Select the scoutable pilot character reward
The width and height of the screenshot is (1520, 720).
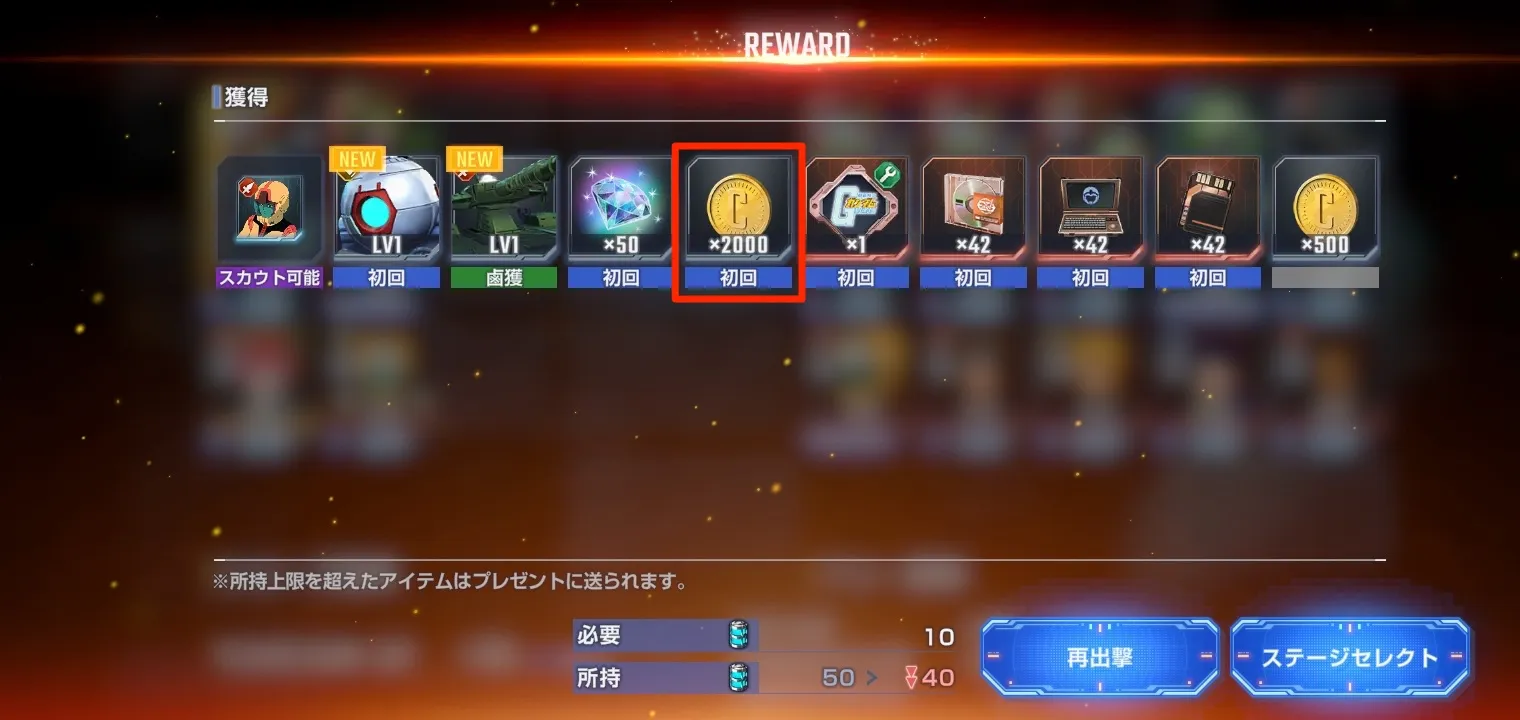[x=268, y=210]
